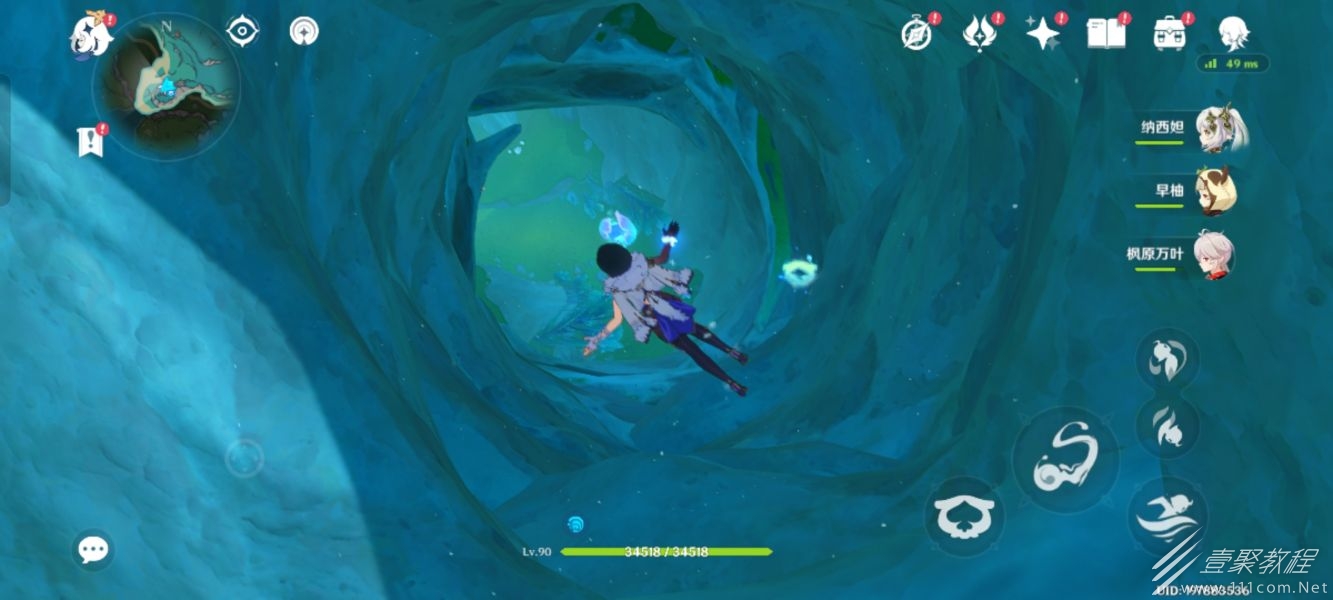
Task: Open the winged events icon
Action: (979, 33)
